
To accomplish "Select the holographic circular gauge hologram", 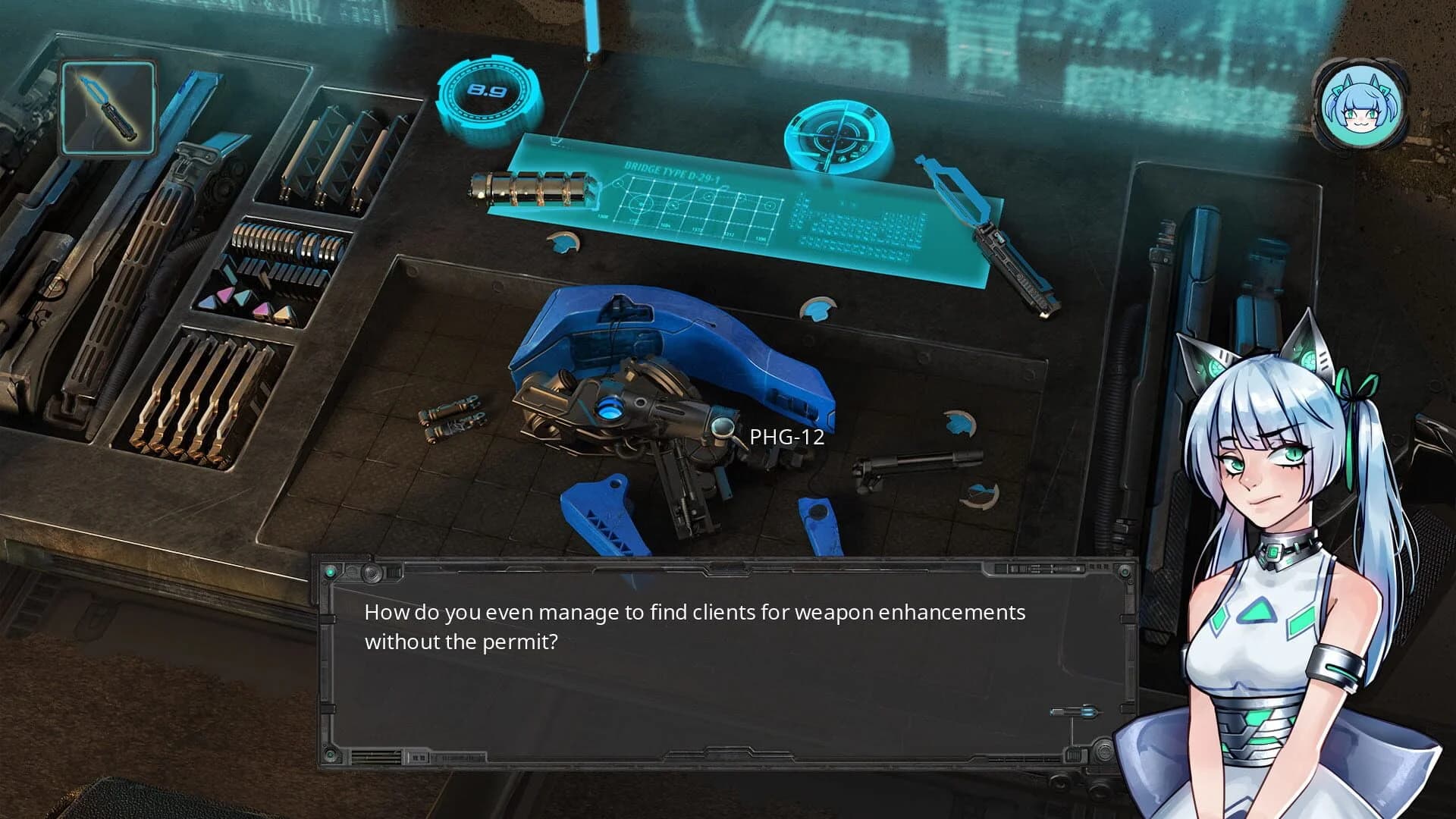I will coord(834,135).
